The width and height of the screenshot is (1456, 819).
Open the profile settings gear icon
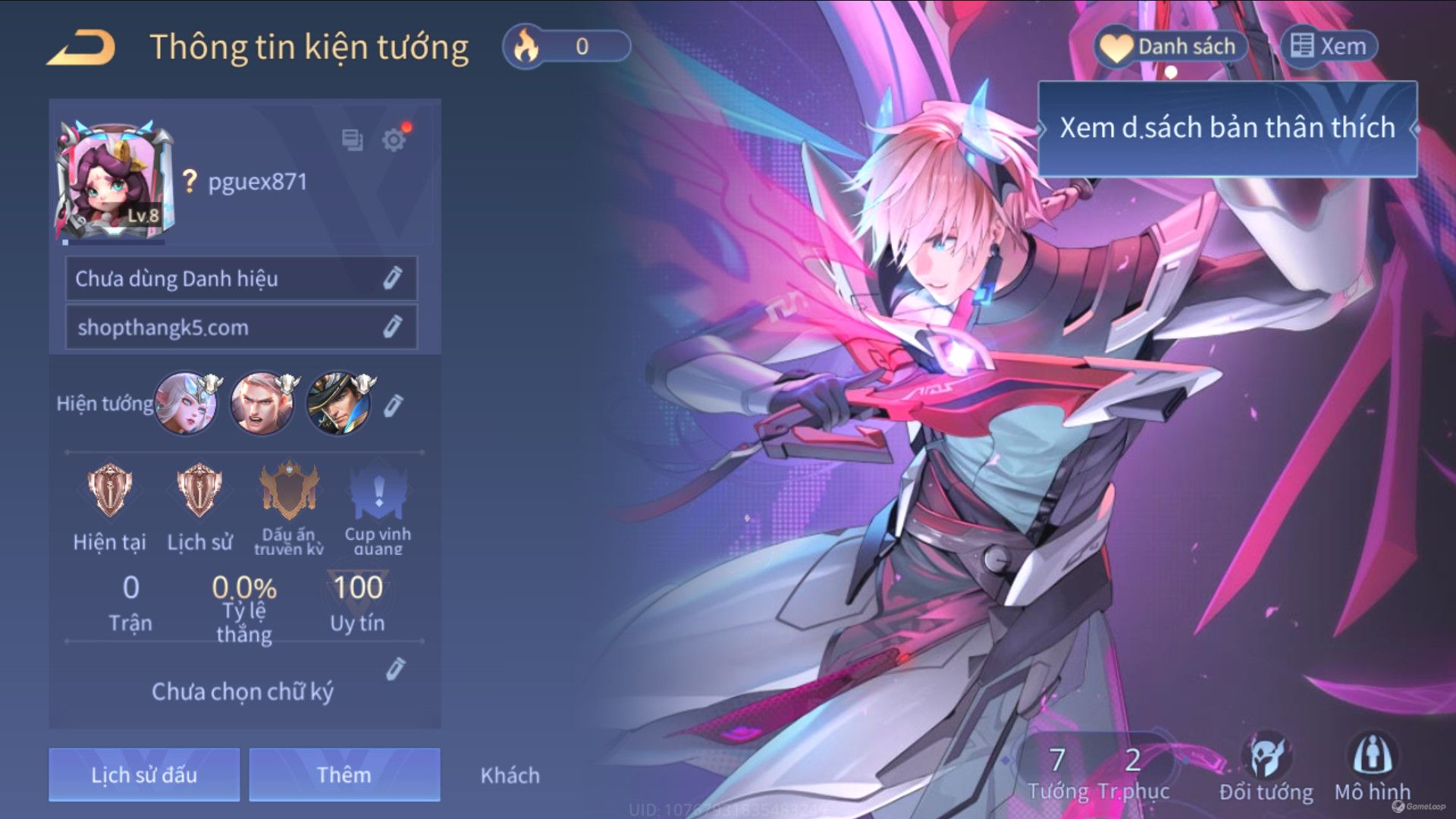point(394,140)
